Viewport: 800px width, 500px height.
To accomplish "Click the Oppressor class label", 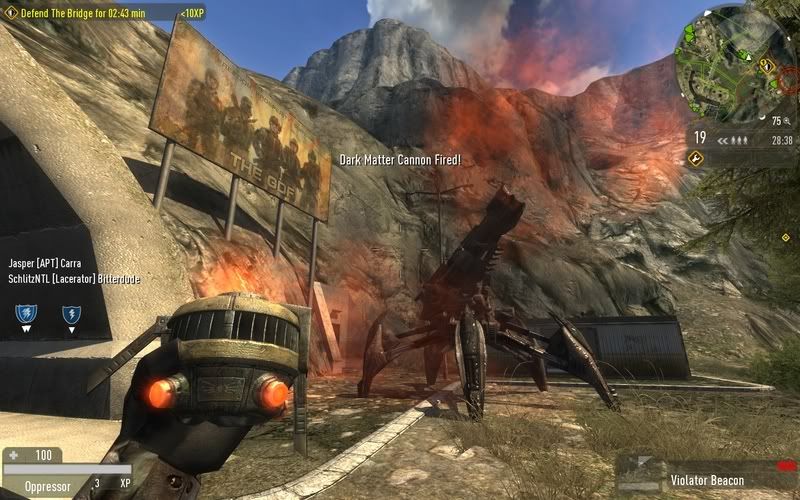I will click(45, 484).
